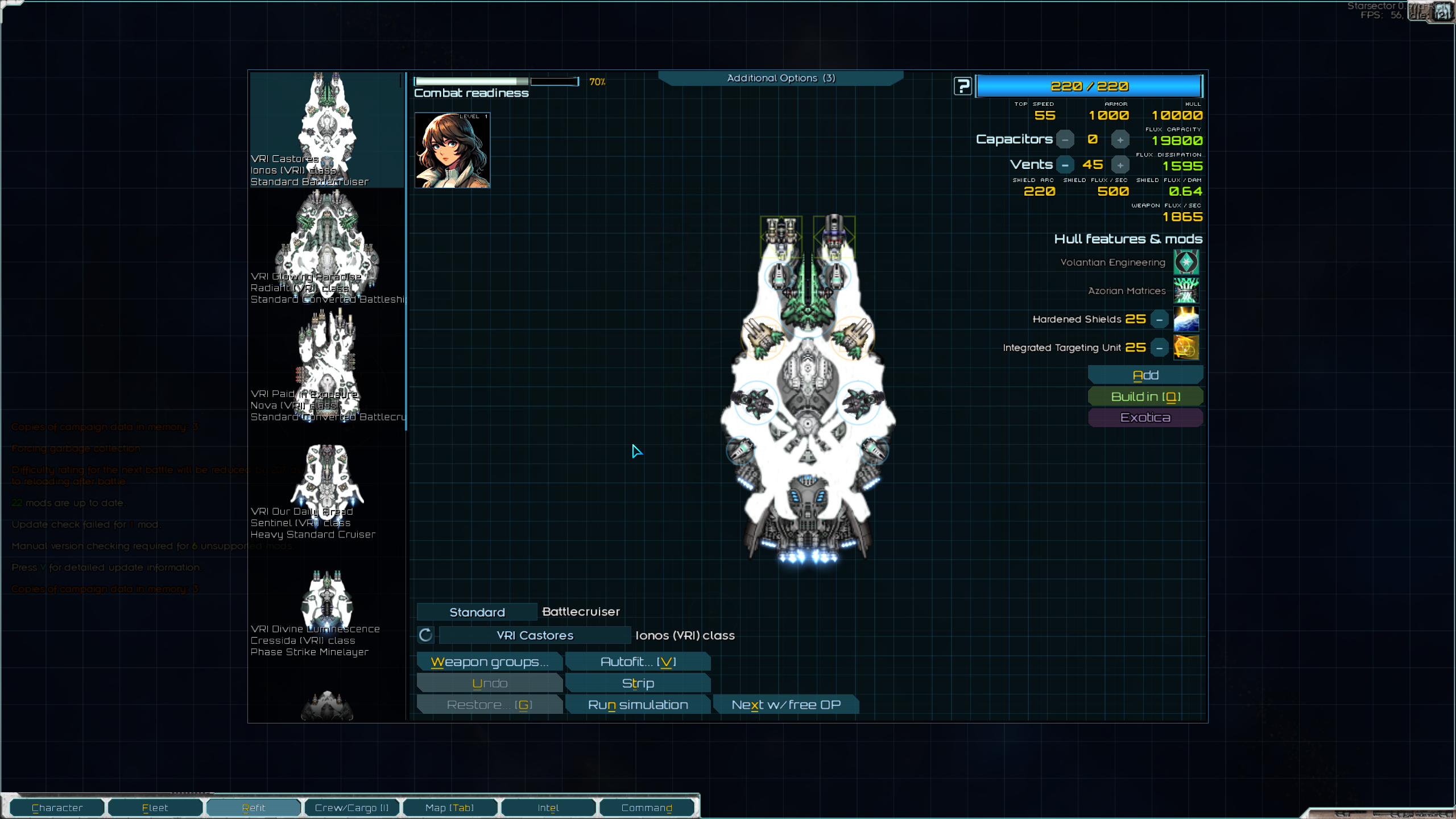1456x819 pixels.
Task: Open Weapon groups settings
Action: [x=489, y=662]
